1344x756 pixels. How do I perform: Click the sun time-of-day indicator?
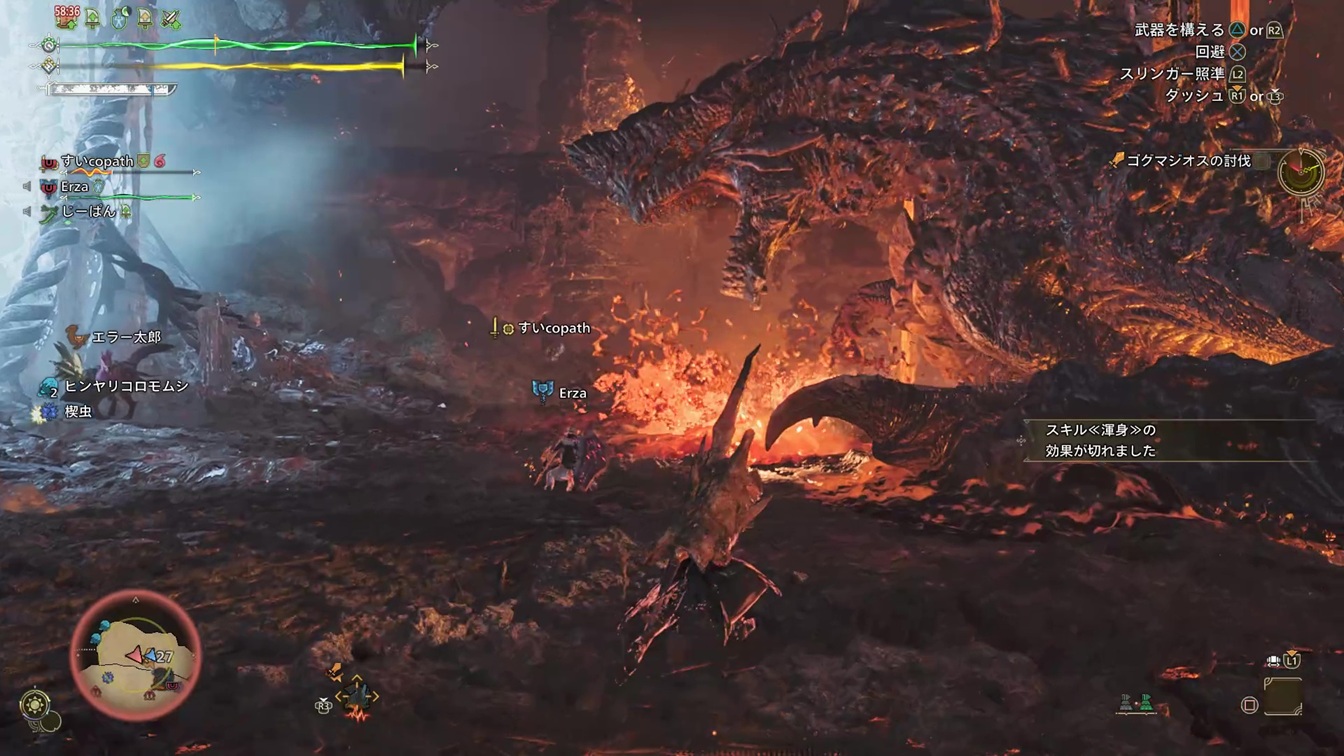36,703
